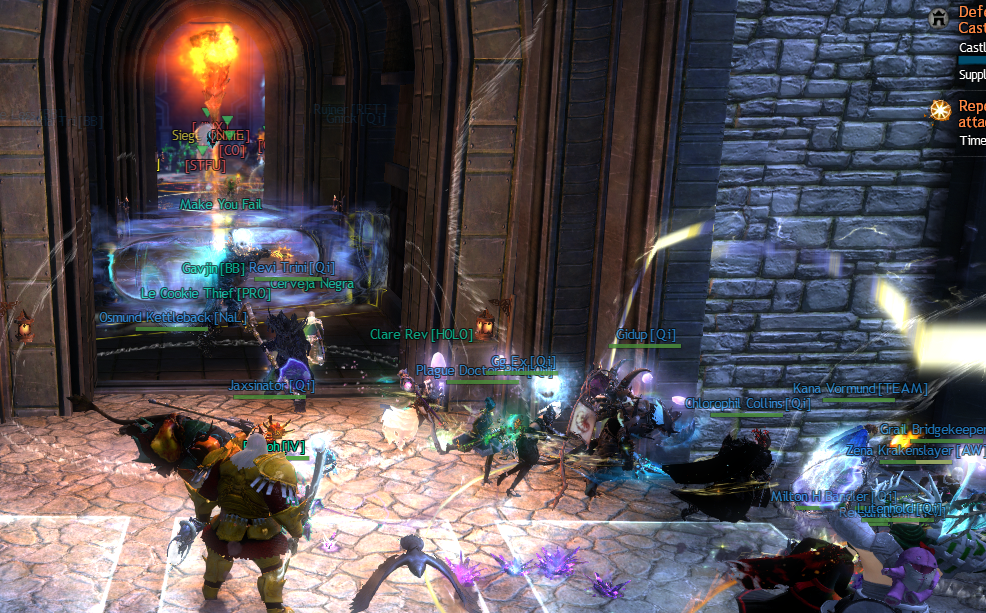986x613 pixels.
Task: Click the castle defense objective icon
Action: point(938,17)
